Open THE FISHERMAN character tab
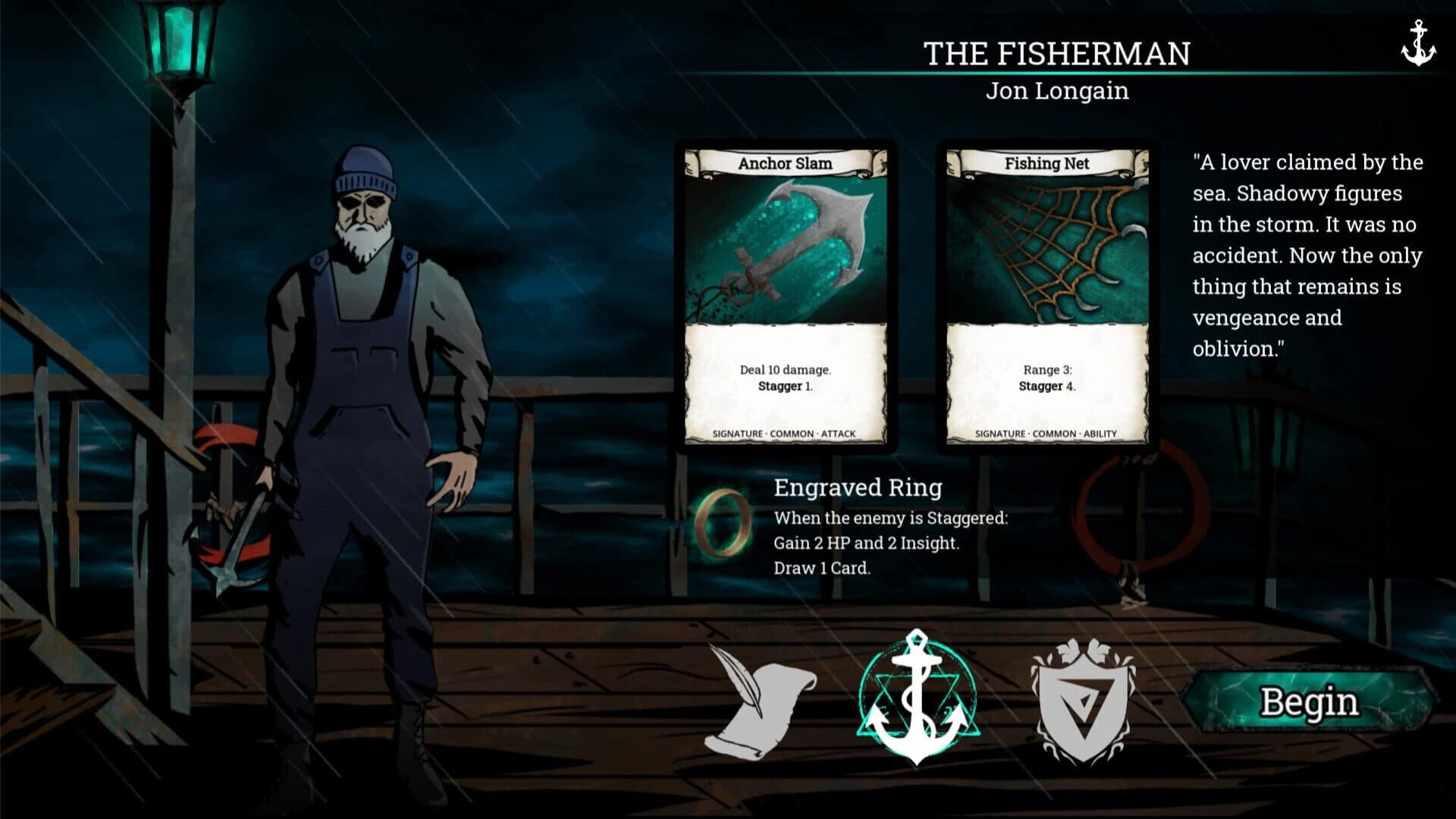This screenshot has width=1456, height=819. coord(1056,53)
